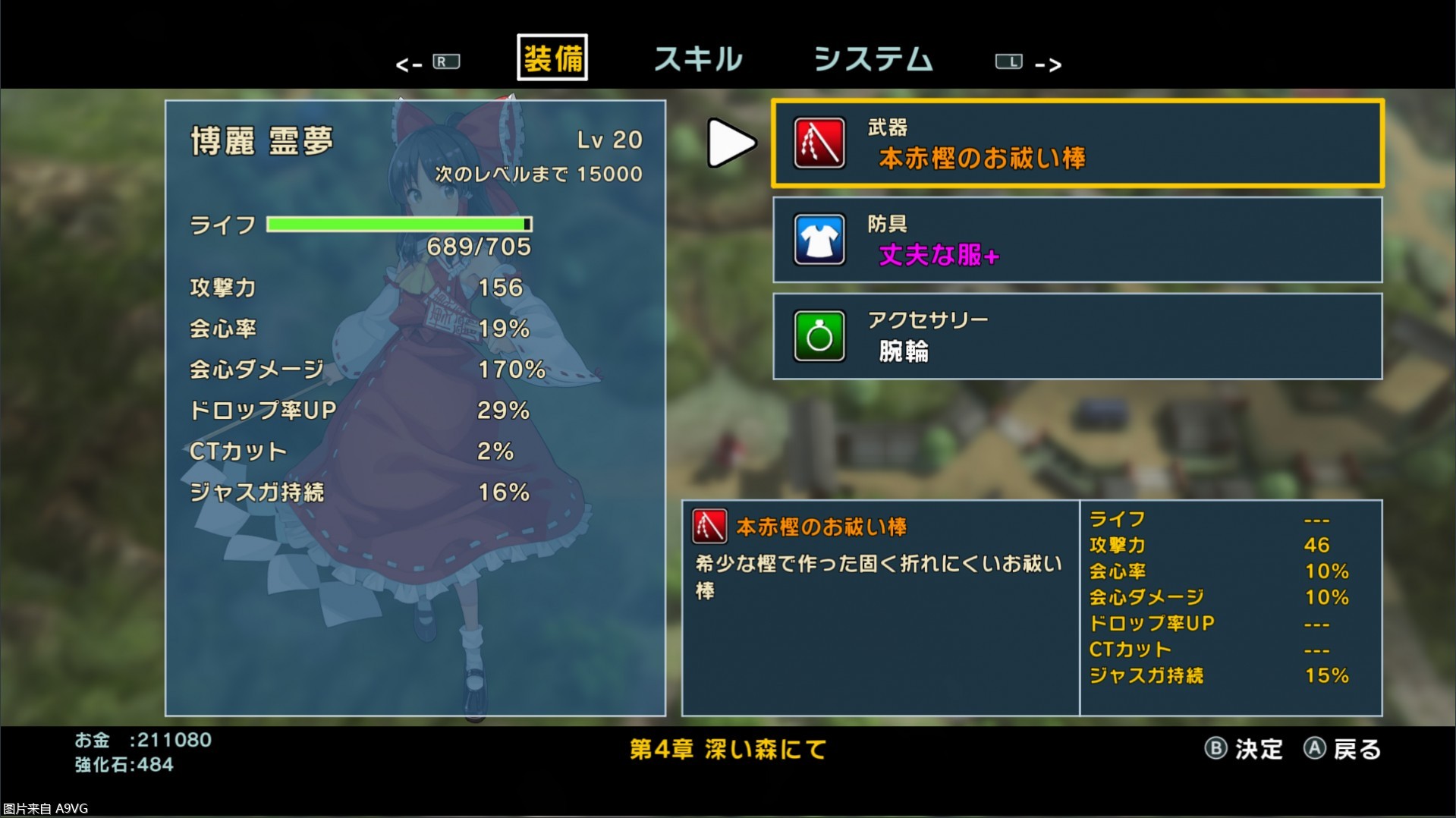Click Reimu's green life bar
This screenshot has height=818, width=1456.
point(398,224)
